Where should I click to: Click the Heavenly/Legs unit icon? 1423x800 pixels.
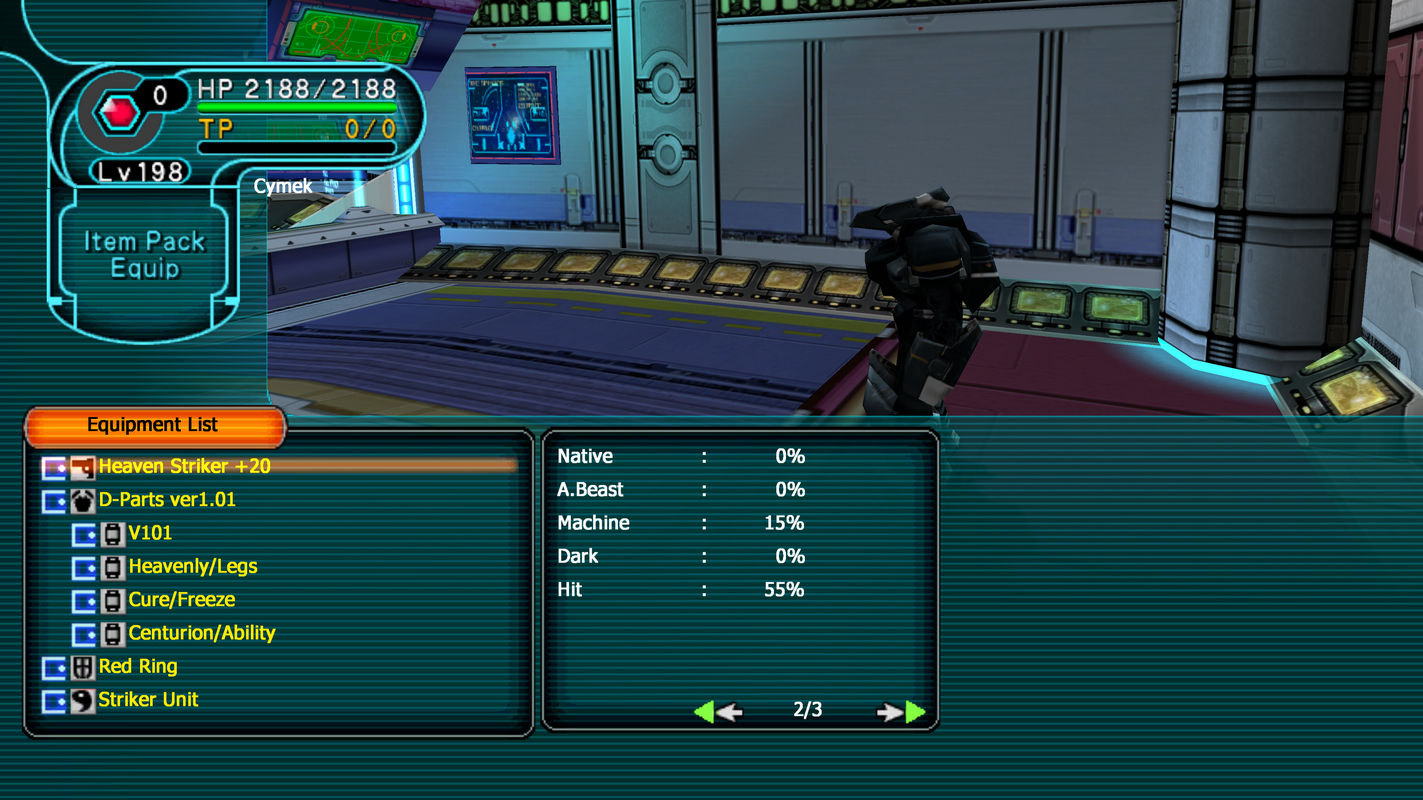[x=112, y=566]
